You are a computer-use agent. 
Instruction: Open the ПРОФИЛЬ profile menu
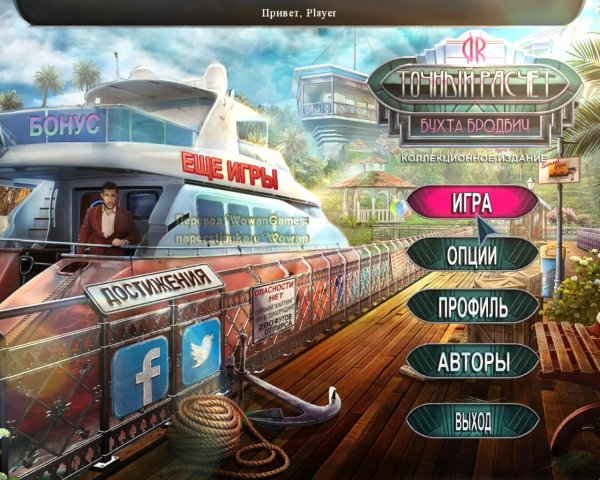(472, 306)
